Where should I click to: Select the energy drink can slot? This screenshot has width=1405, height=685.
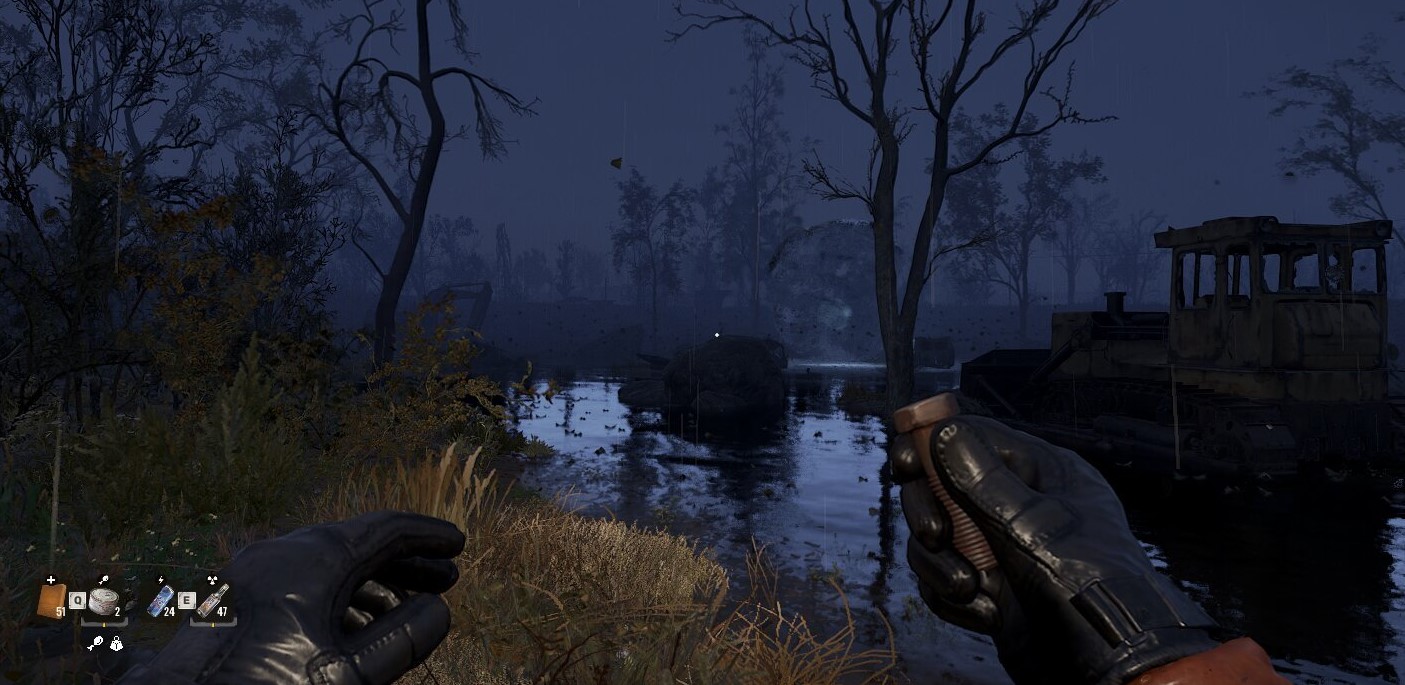pyautogui.click(x=160, y=600)
